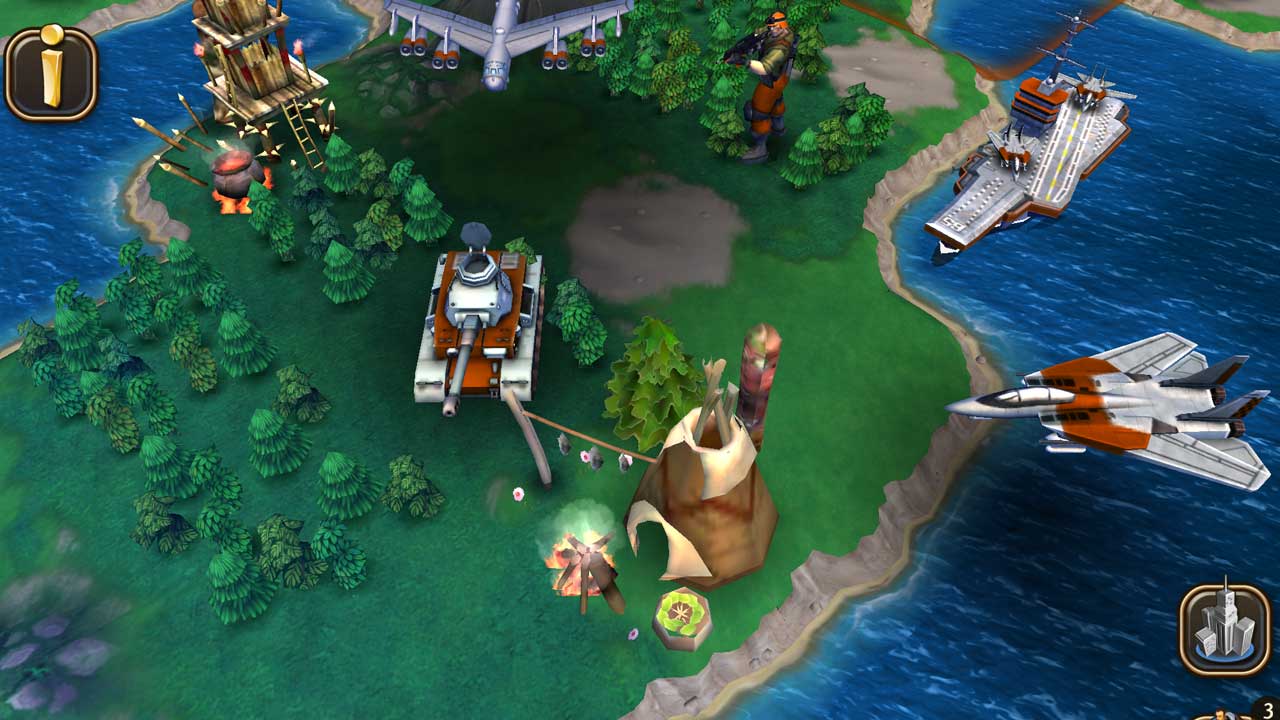This screenshot has height=720, width=1280.
Task: Open the city view skyscraper button
Action: click(1224, 629)
